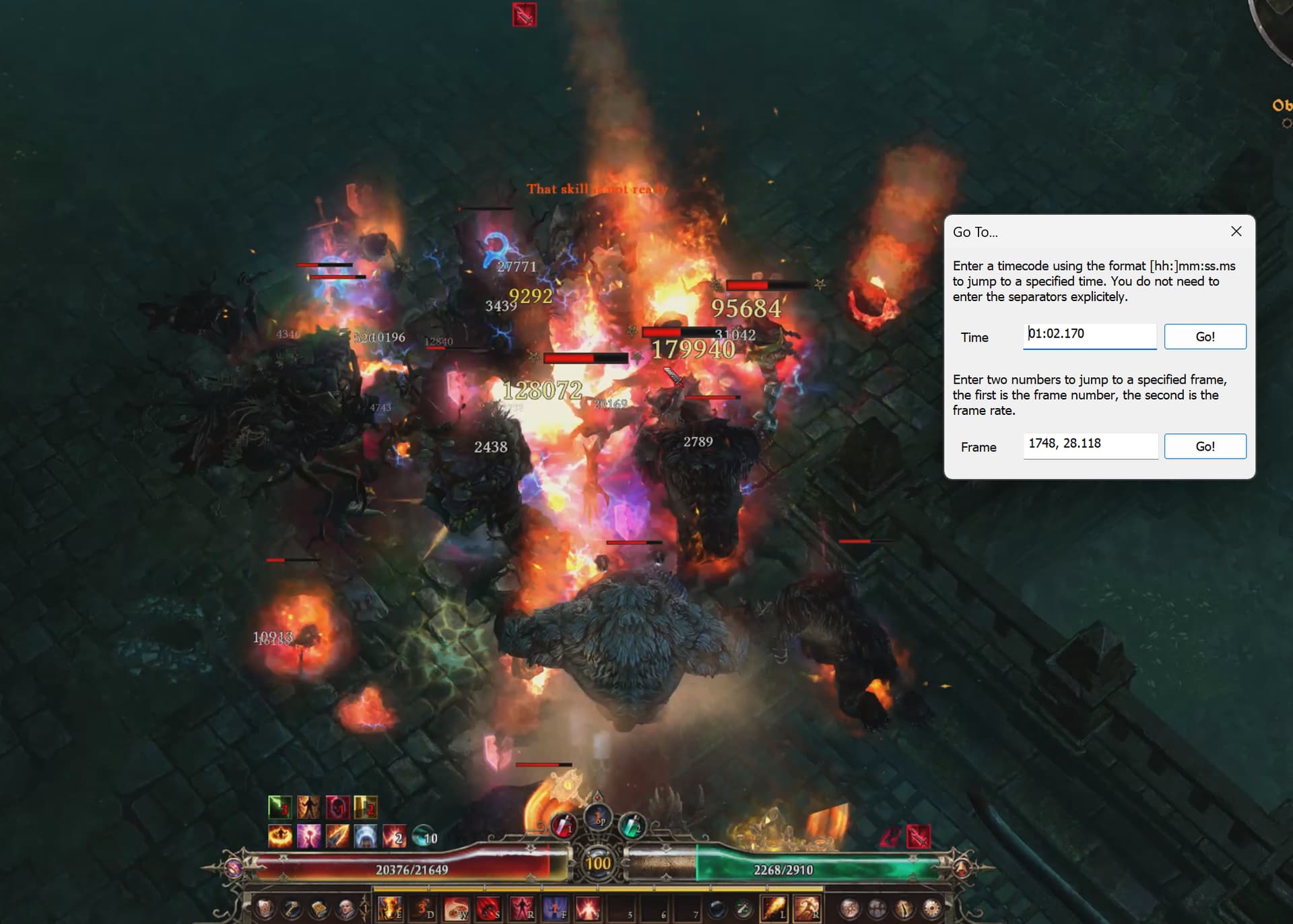Image resolution: width=1293 pixels, height=924 pixels.
Task: Click the Time timecode input field
Action: [x=1089, y=335]
